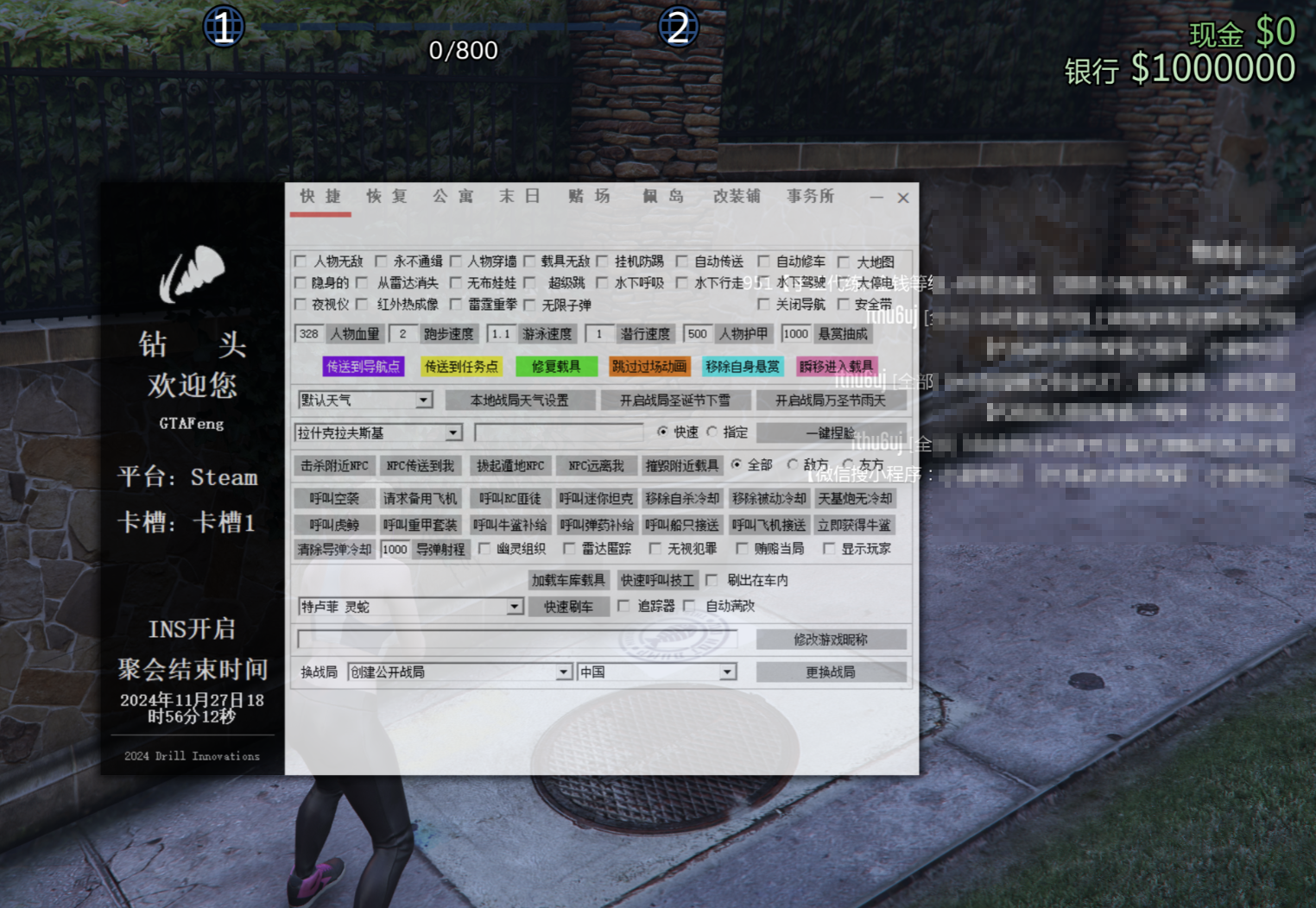Click the 快速刷车 button
The width and height of the screenshot is (1316, 908).
(x=568, y=607)
